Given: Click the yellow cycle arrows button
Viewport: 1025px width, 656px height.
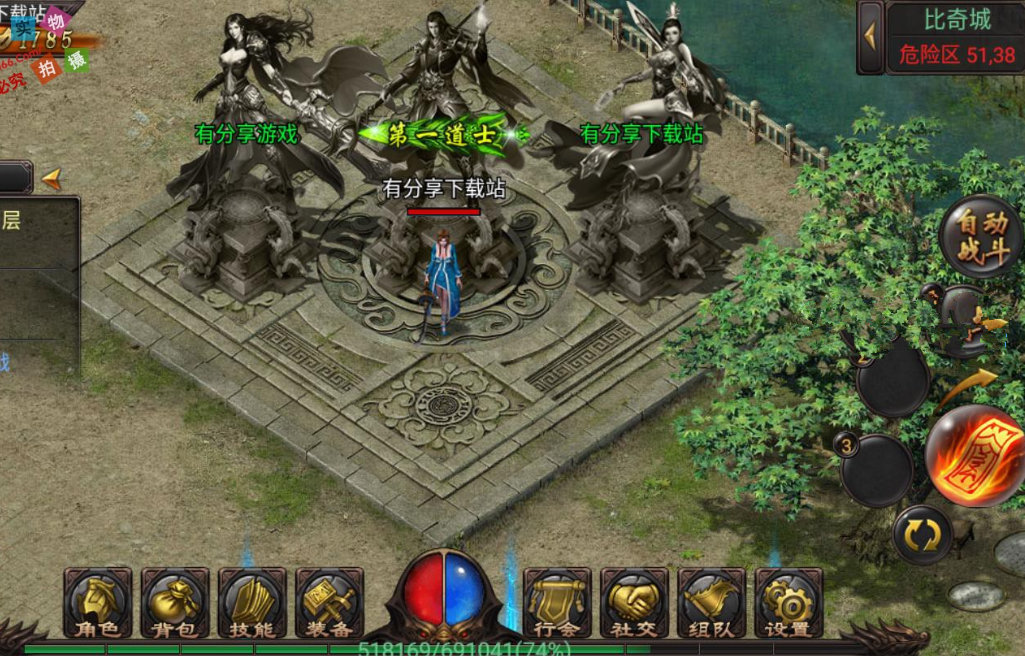Looking at the screenshot, I should [922, 536].
